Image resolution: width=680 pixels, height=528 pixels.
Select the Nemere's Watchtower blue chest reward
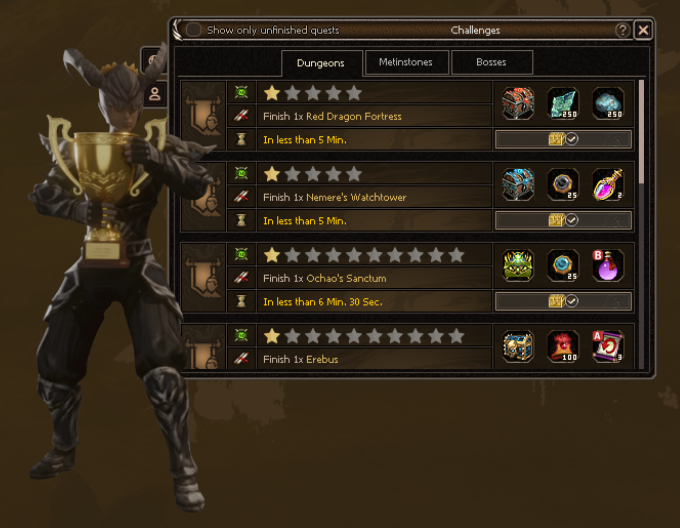[518, 184]
